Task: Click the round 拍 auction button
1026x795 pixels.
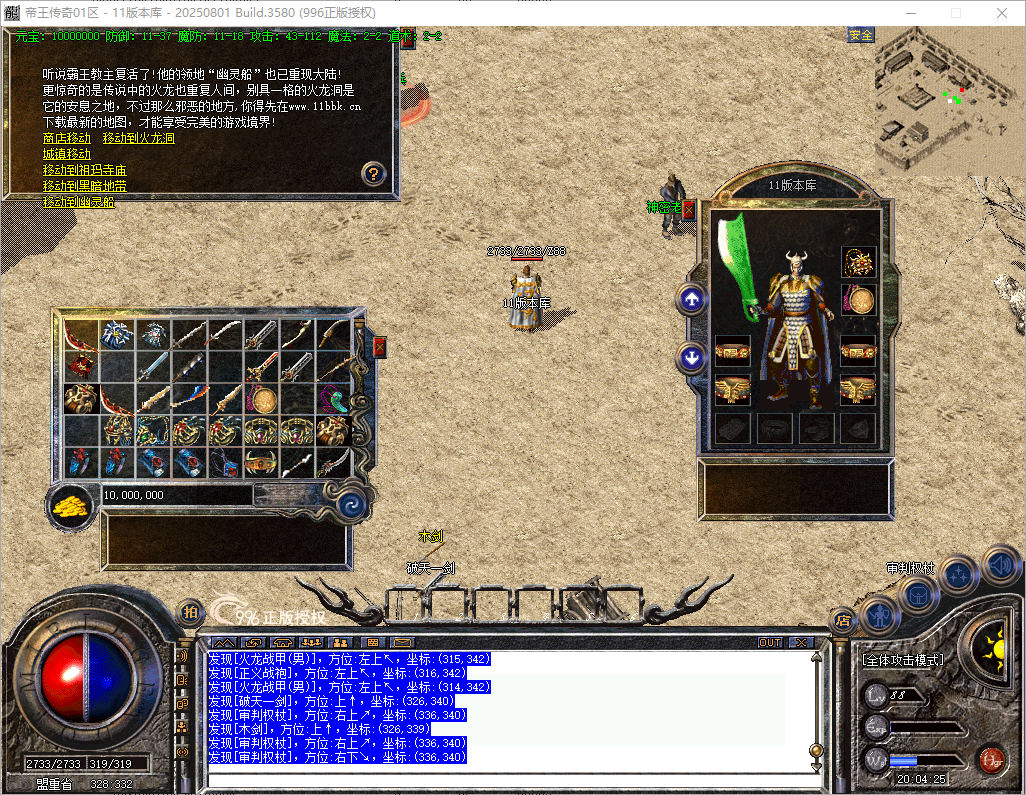Action: (190, 613)
